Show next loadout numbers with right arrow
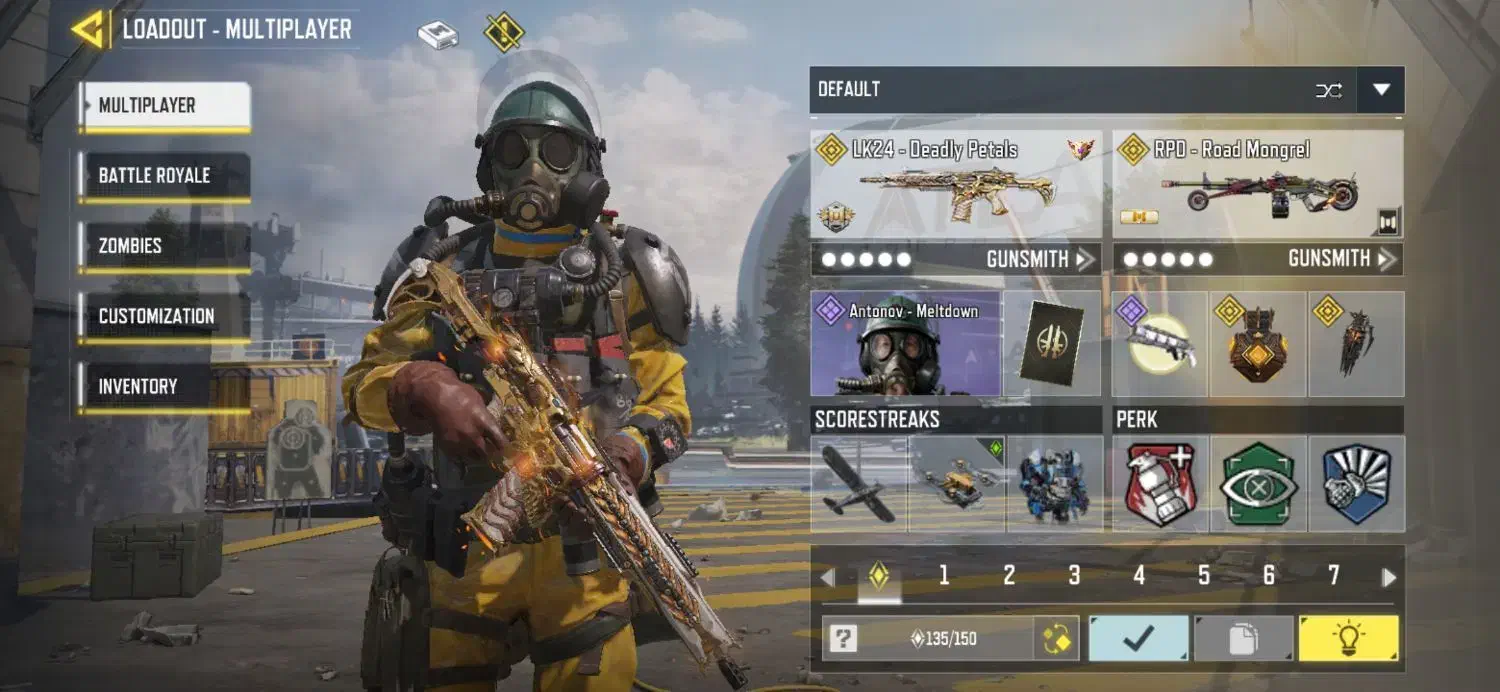This screenshot has width=1500, height=692. (x=1389, y=577)
